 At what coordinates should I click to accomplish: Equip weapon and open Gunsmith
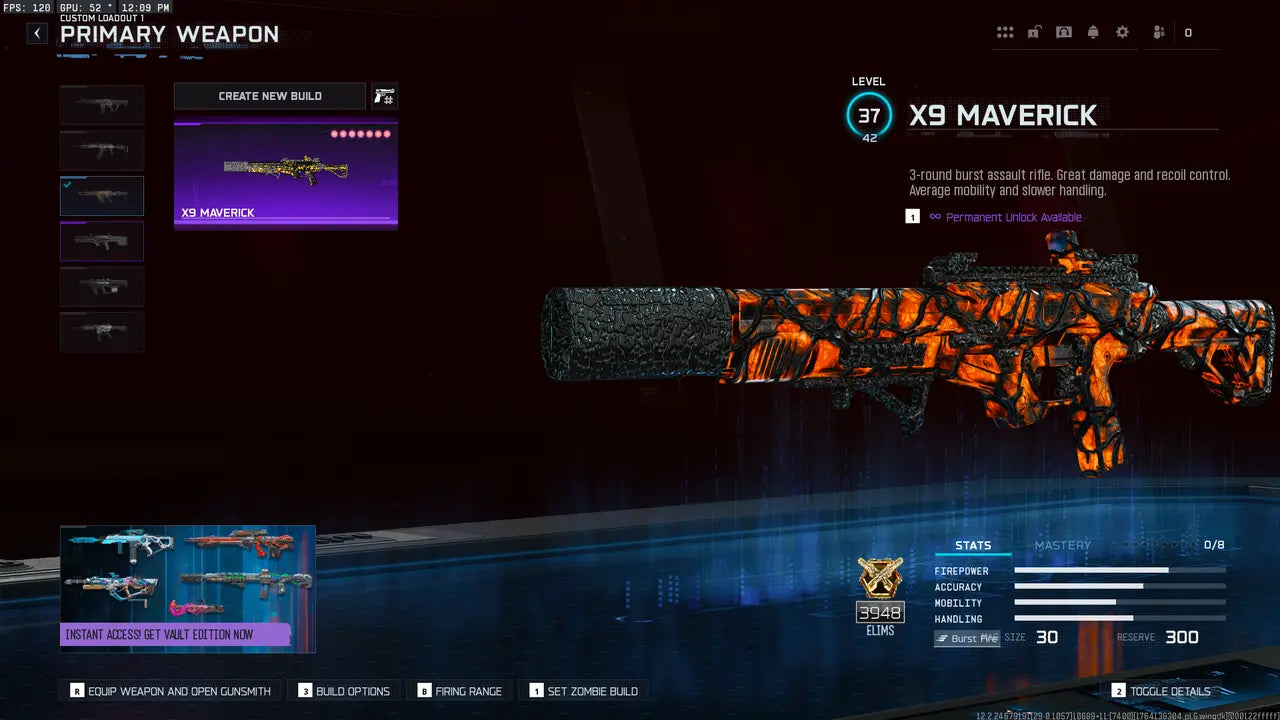(x=170, y=691)
